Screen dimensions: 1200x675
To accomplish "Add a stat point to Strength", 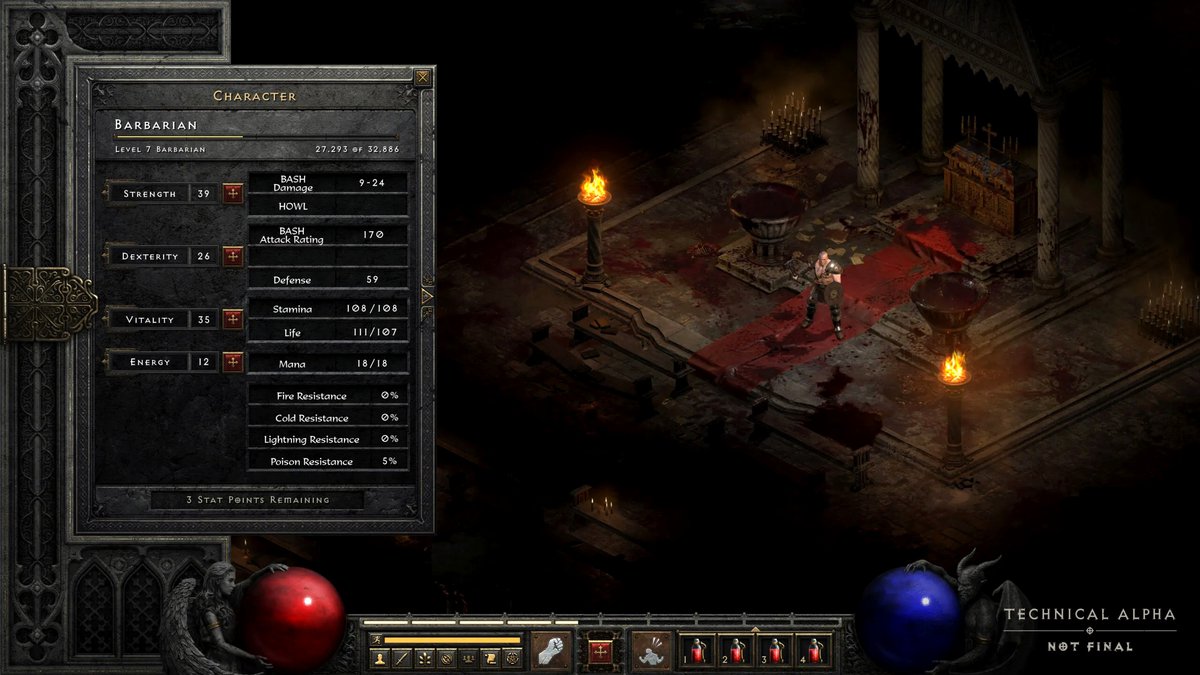I will (x=233, y=193).
